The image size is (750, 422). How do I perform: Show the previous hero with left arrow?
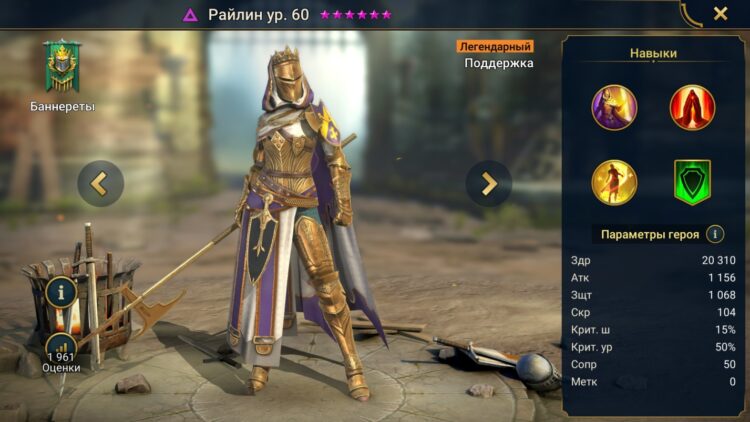100,183
